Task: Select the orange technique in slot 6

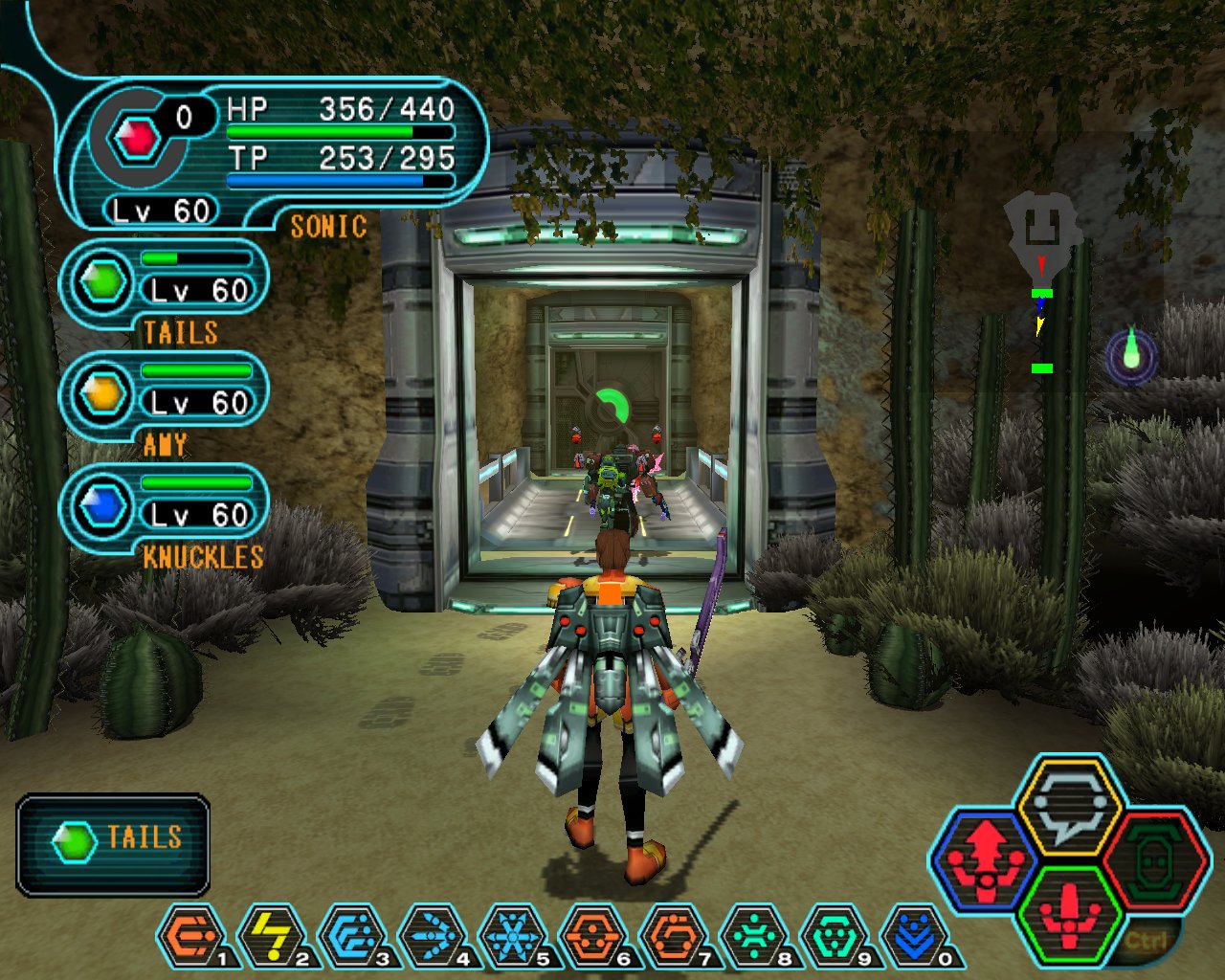Action: [x=592, y=935]
